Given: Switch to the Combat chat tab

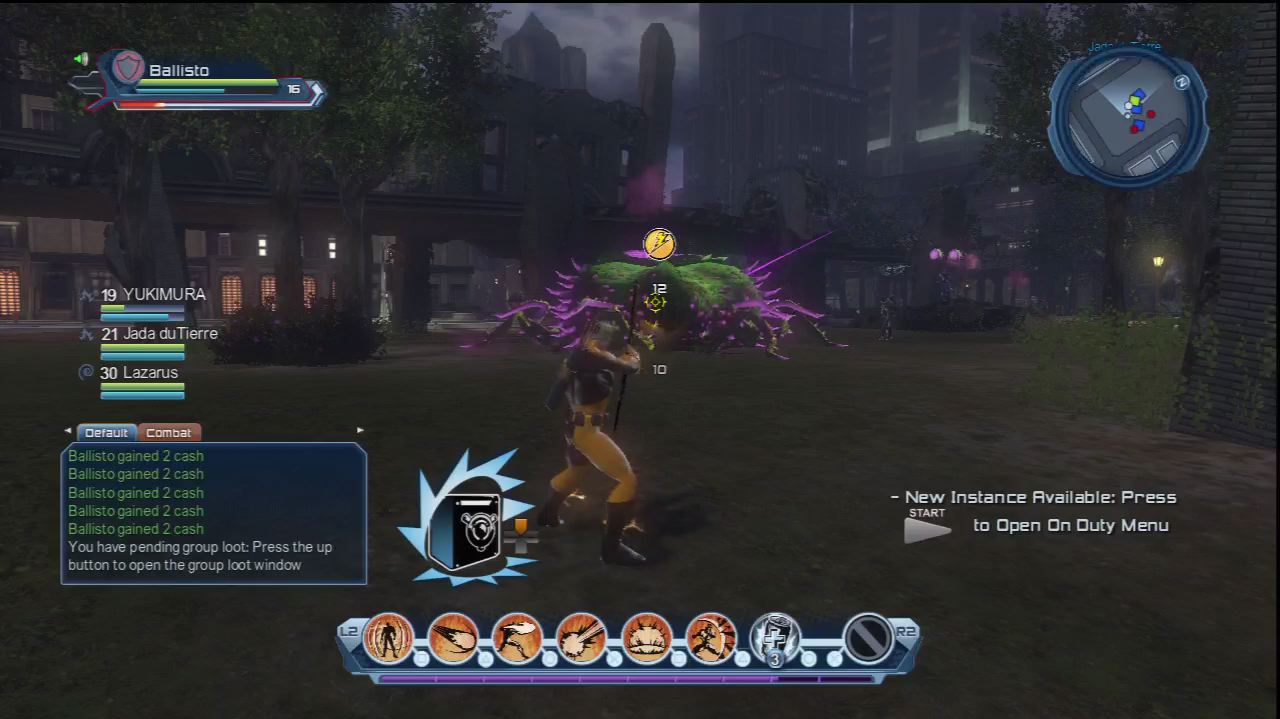Looking at the screenshot, I should 168,433.
